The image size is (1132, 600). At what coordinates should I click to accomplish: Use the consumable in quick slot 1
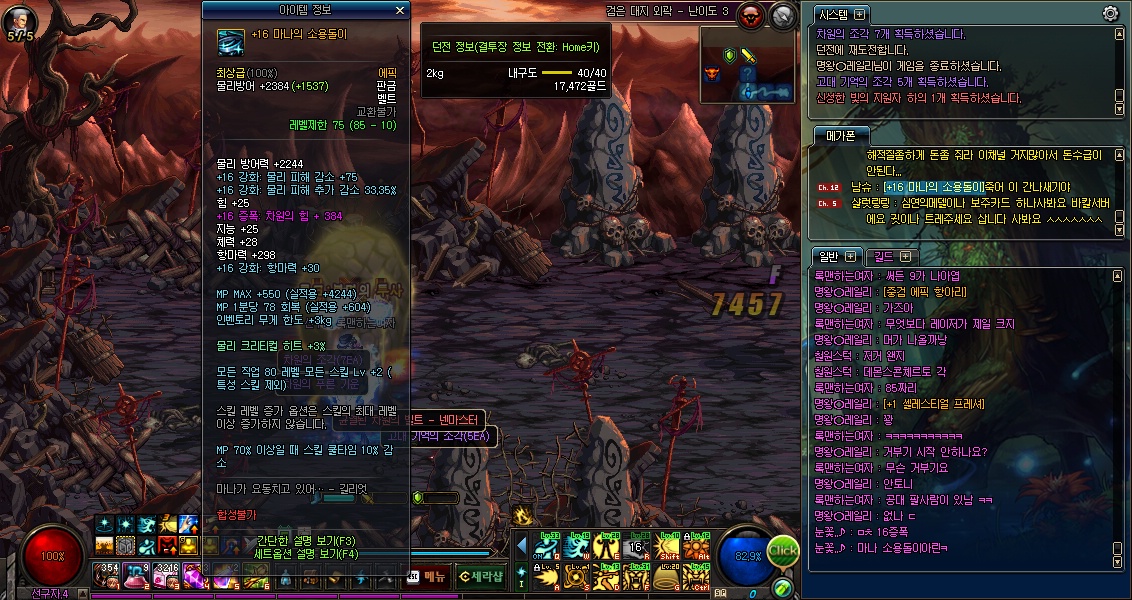(x=106, y=575)
